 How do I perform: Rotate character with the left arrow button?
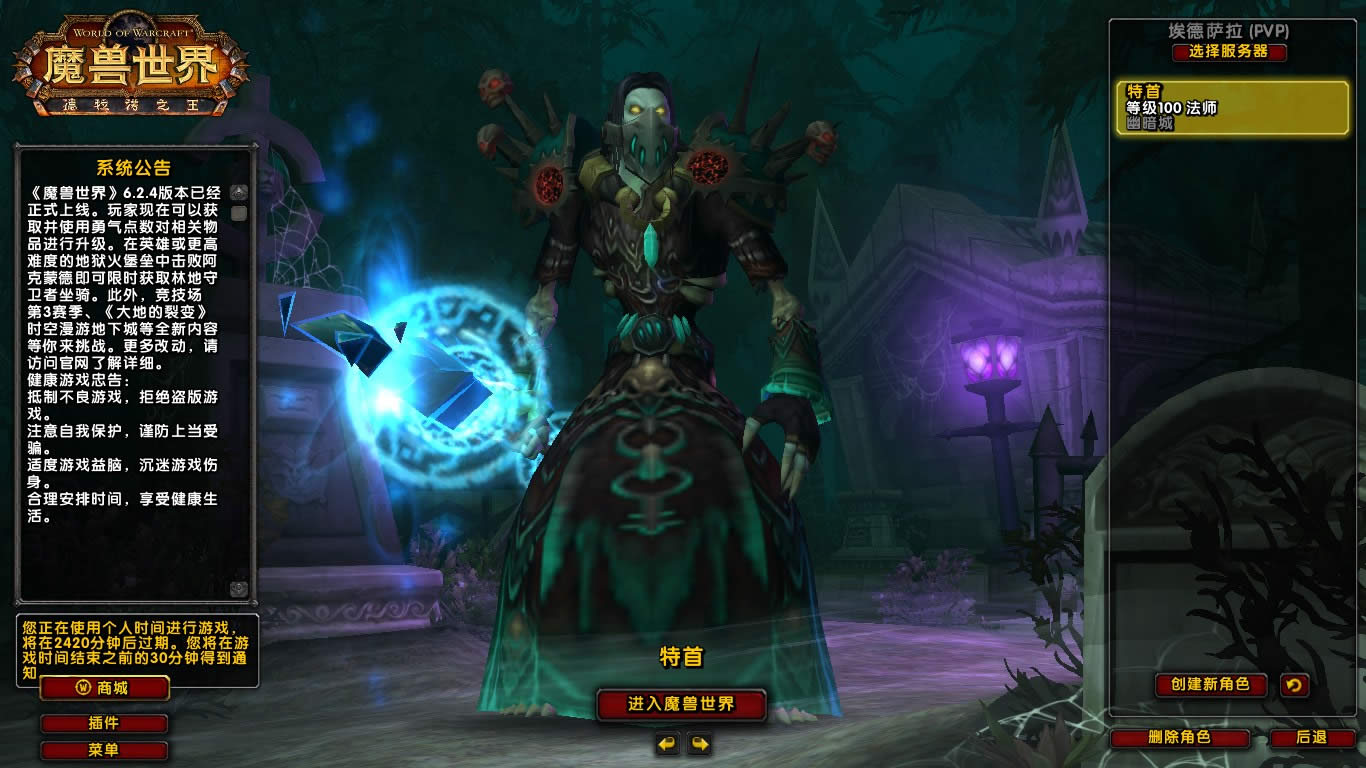pos(667,743)
